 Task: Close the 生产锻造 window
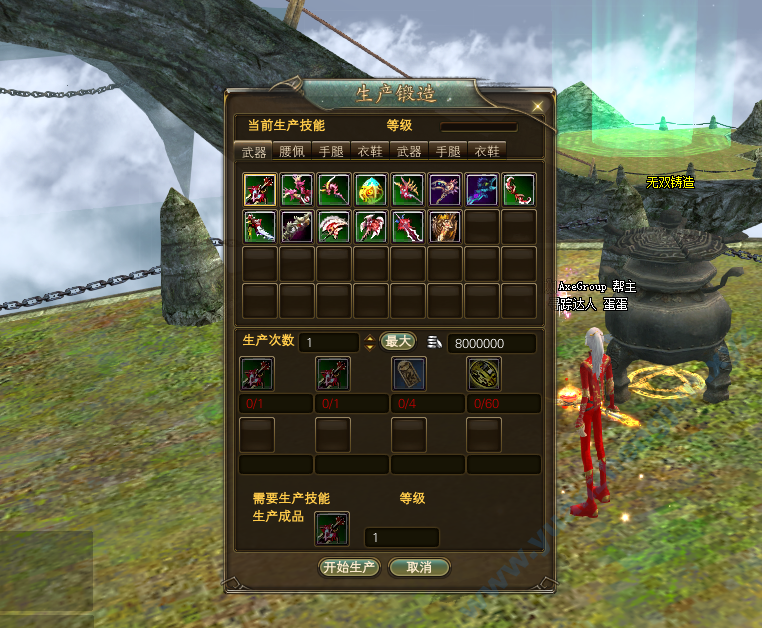[x=538, y=105]
